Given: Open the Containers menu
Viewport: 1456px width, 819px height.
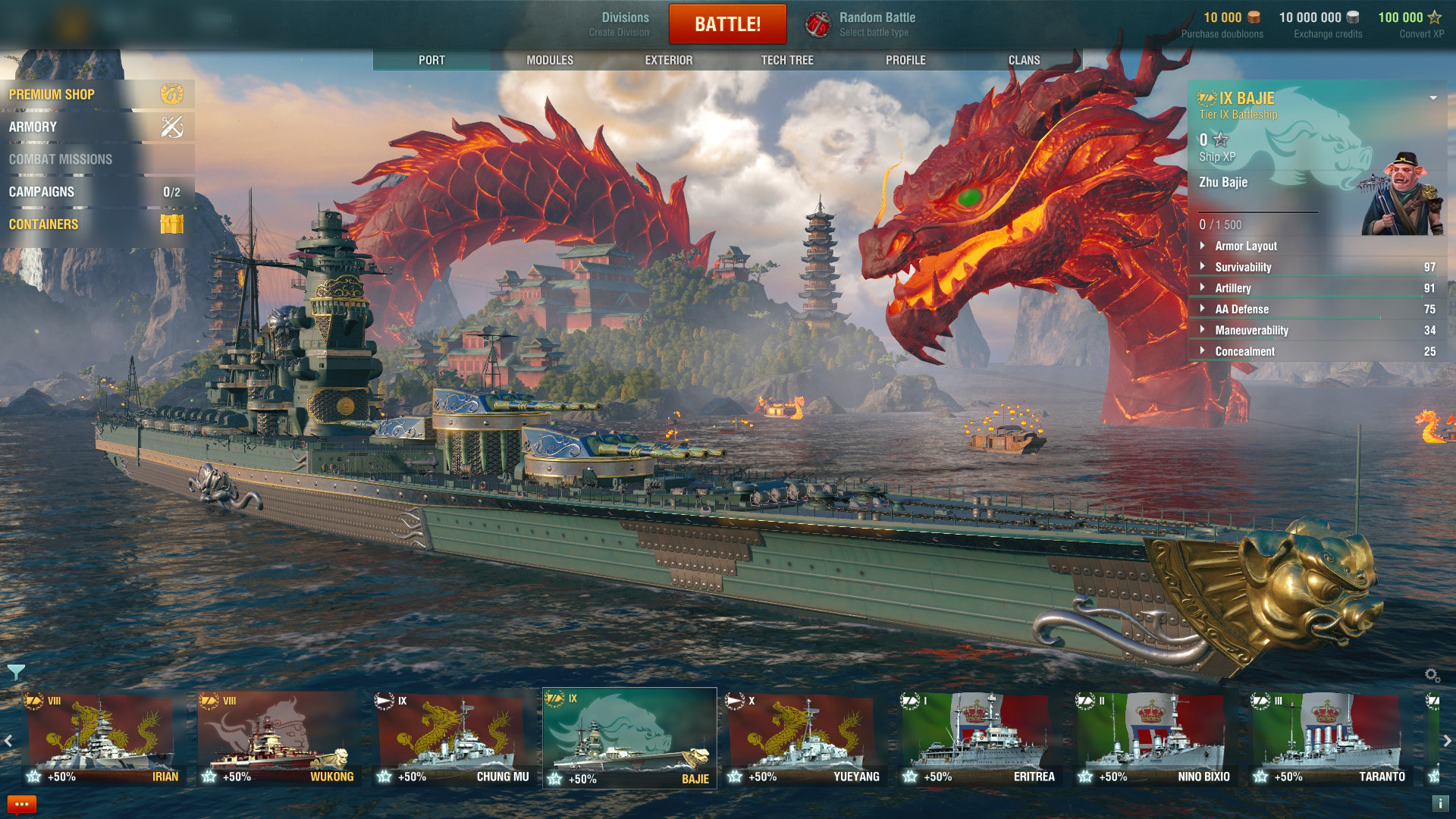Looking at the screenshot, I should [96, 224].
